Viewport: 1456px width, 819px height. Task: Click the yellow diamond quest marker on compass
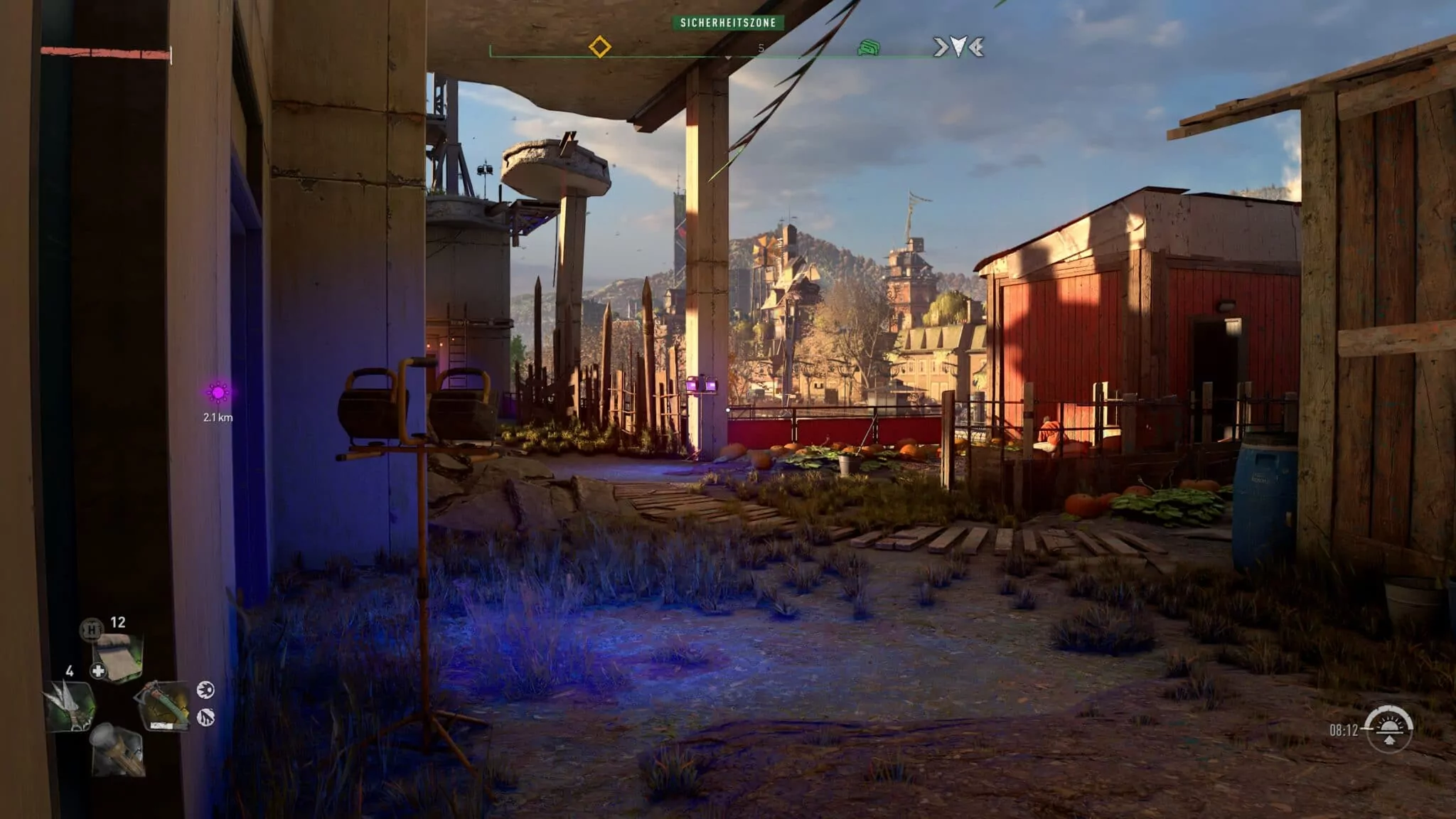click(x=599, y=48)
